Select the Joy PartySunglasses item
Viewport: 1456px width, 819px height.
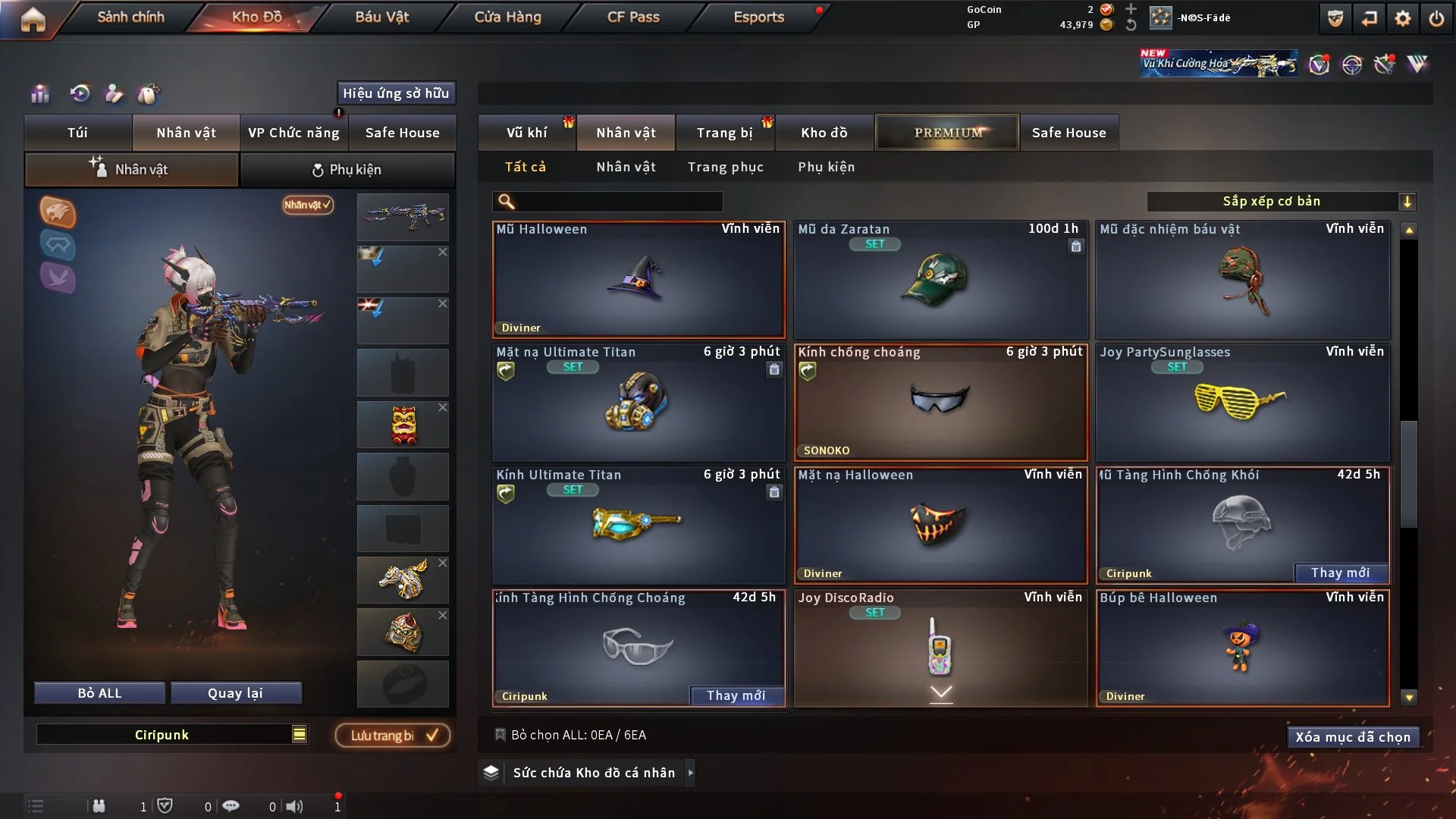(1242, 403)
